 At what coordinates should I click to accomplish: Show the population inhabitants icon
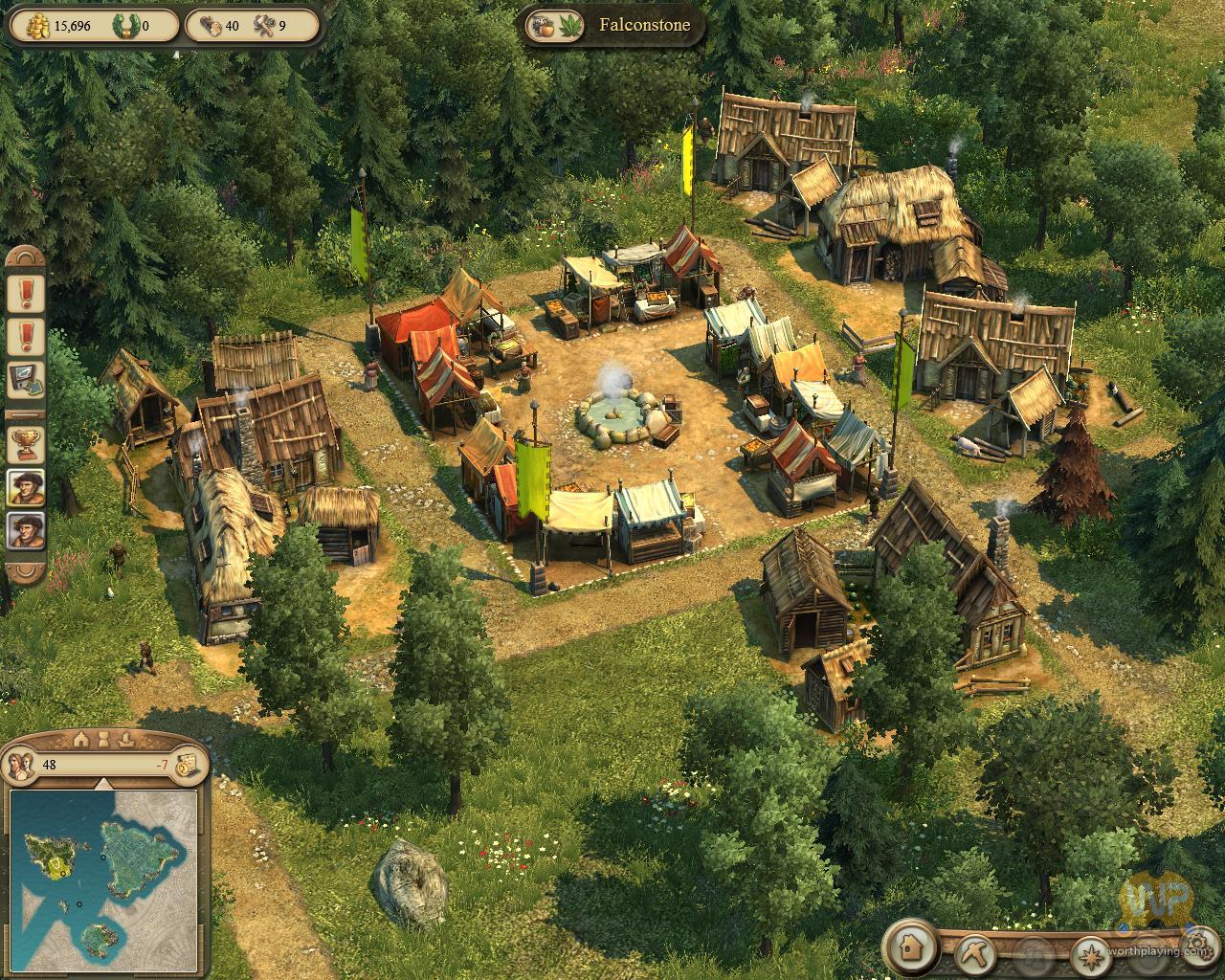(20, 764)
